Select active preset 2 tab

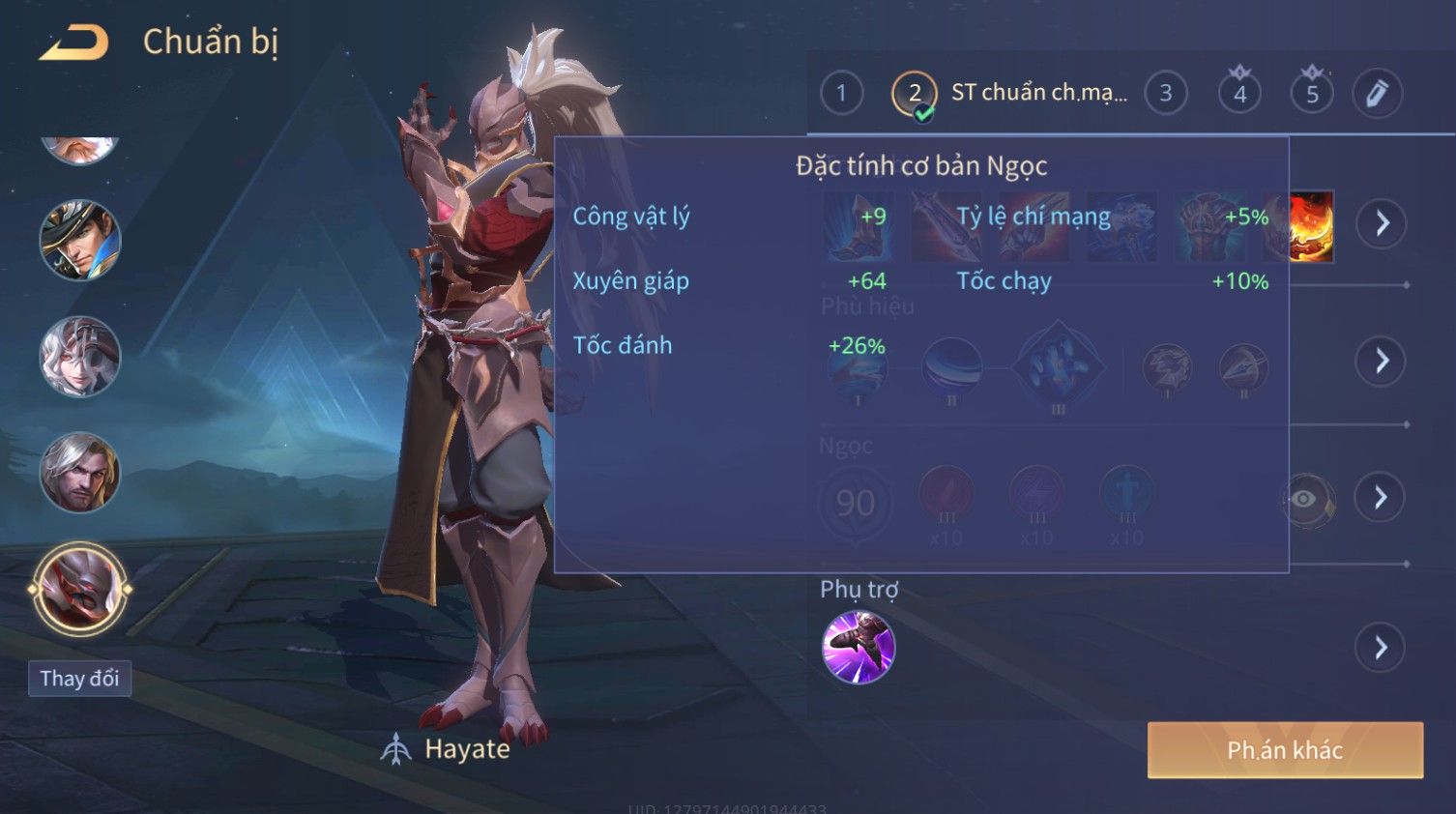point(915,94)
